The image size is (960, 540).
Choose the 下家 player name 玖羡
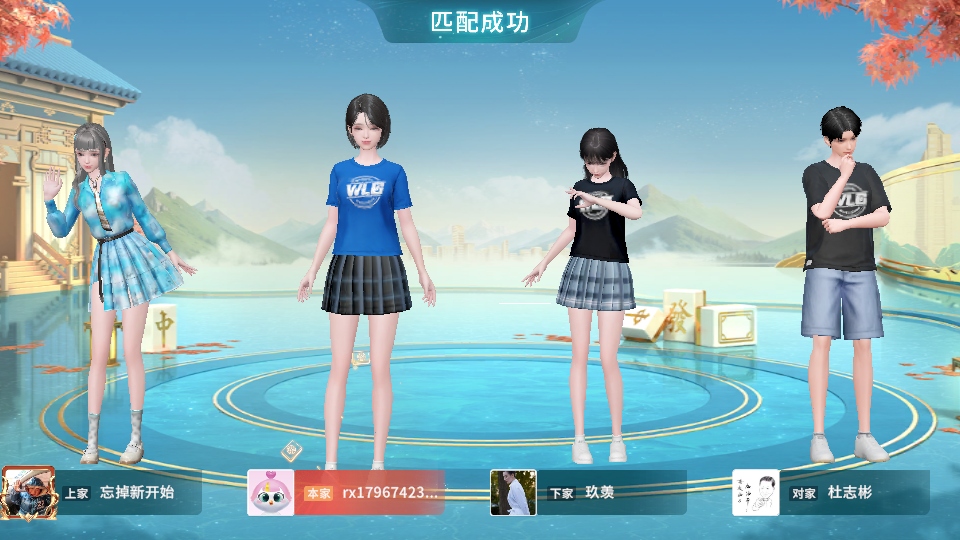[x=599, y=493]
